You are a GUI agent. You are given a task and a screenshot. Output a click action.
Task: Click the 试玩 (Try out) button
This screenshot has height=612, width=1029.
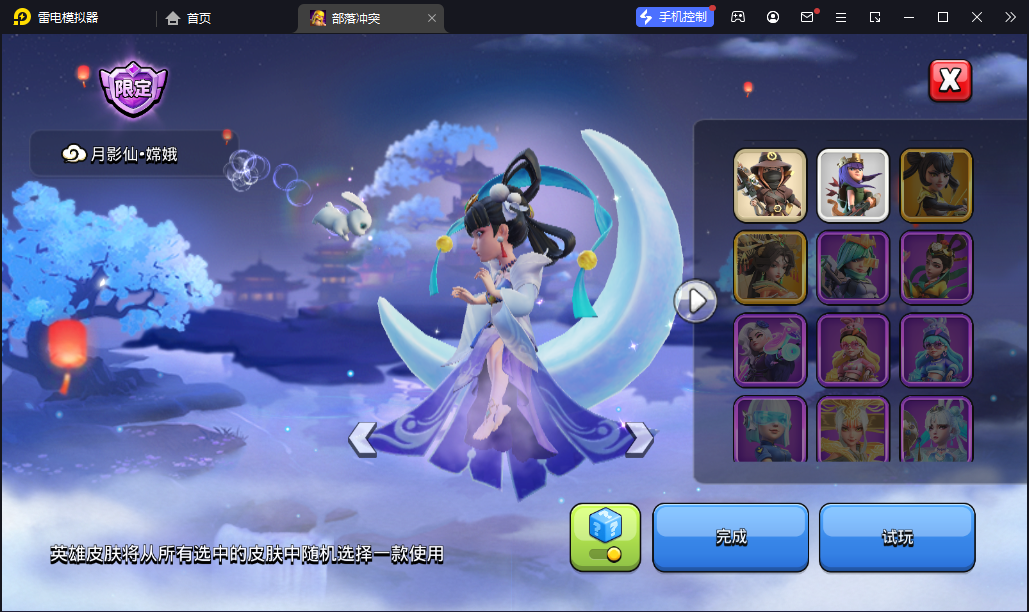coord(897,537)
